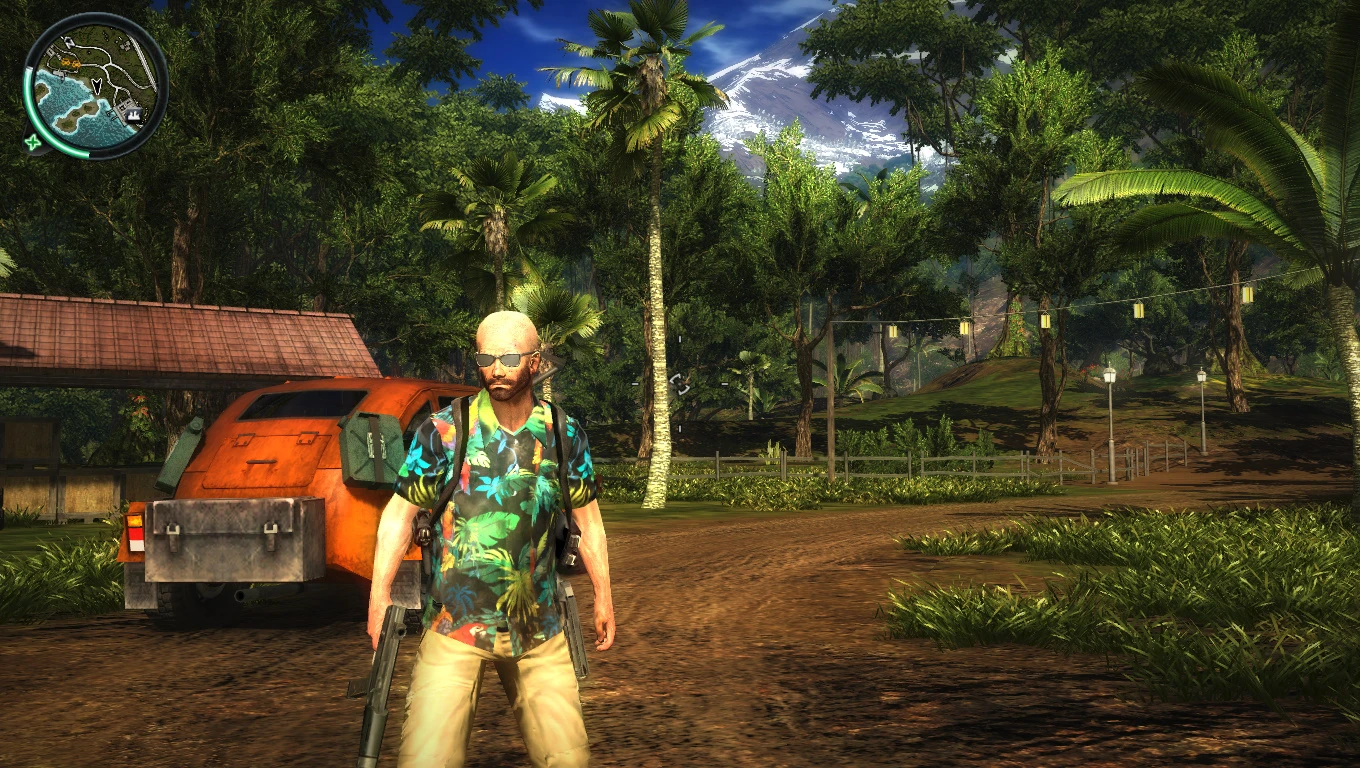Viewport: 1360px width, 768px height.
Task: Select the orange motorcycle icon on the minimap
Action: (66, 63)
